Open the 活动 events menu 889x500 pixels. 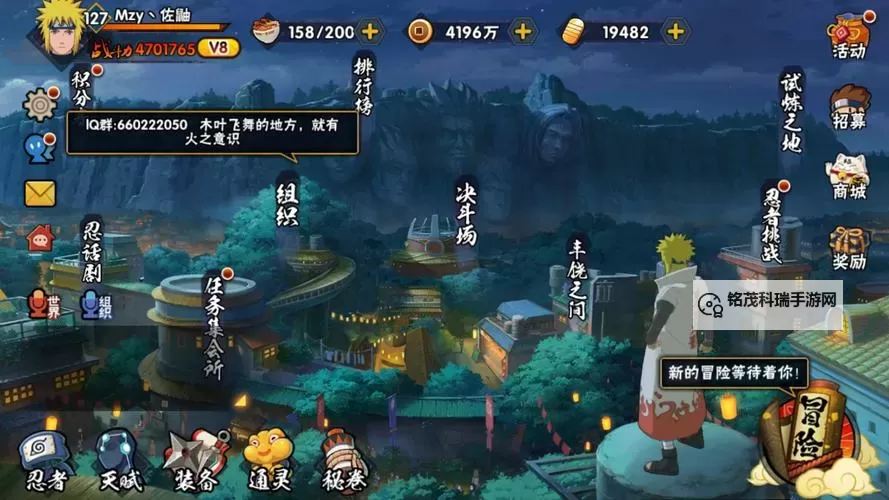(847, 37)
